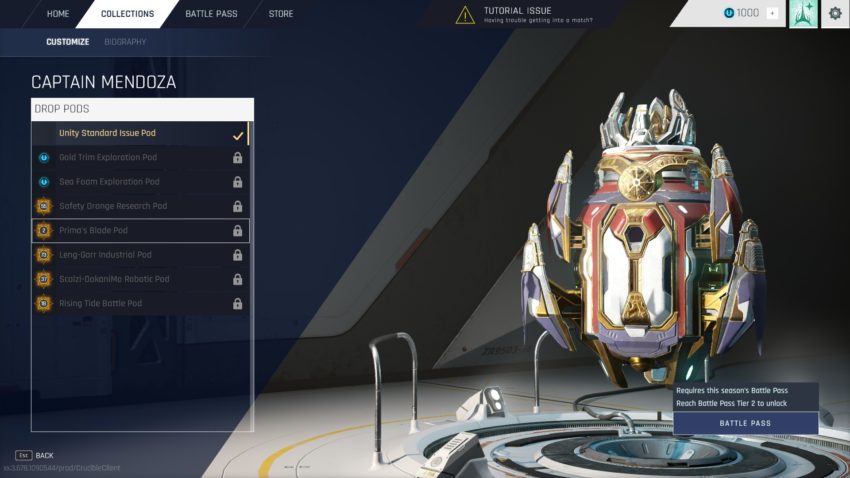
Task: Add currency with the plus button
Action: (772, 13)
